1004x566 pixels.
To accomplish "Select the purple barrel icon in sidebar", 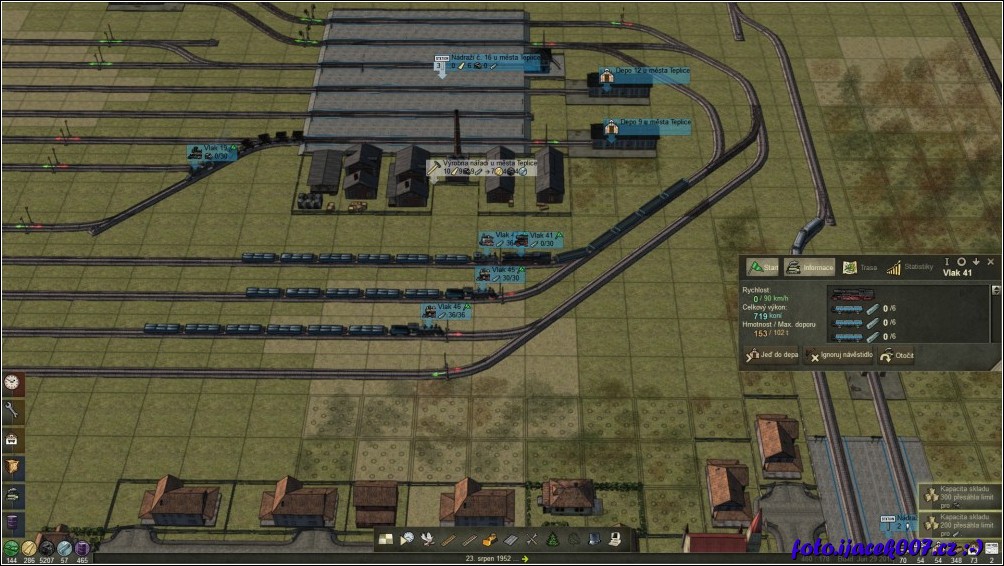I will [x=13, y=522].
